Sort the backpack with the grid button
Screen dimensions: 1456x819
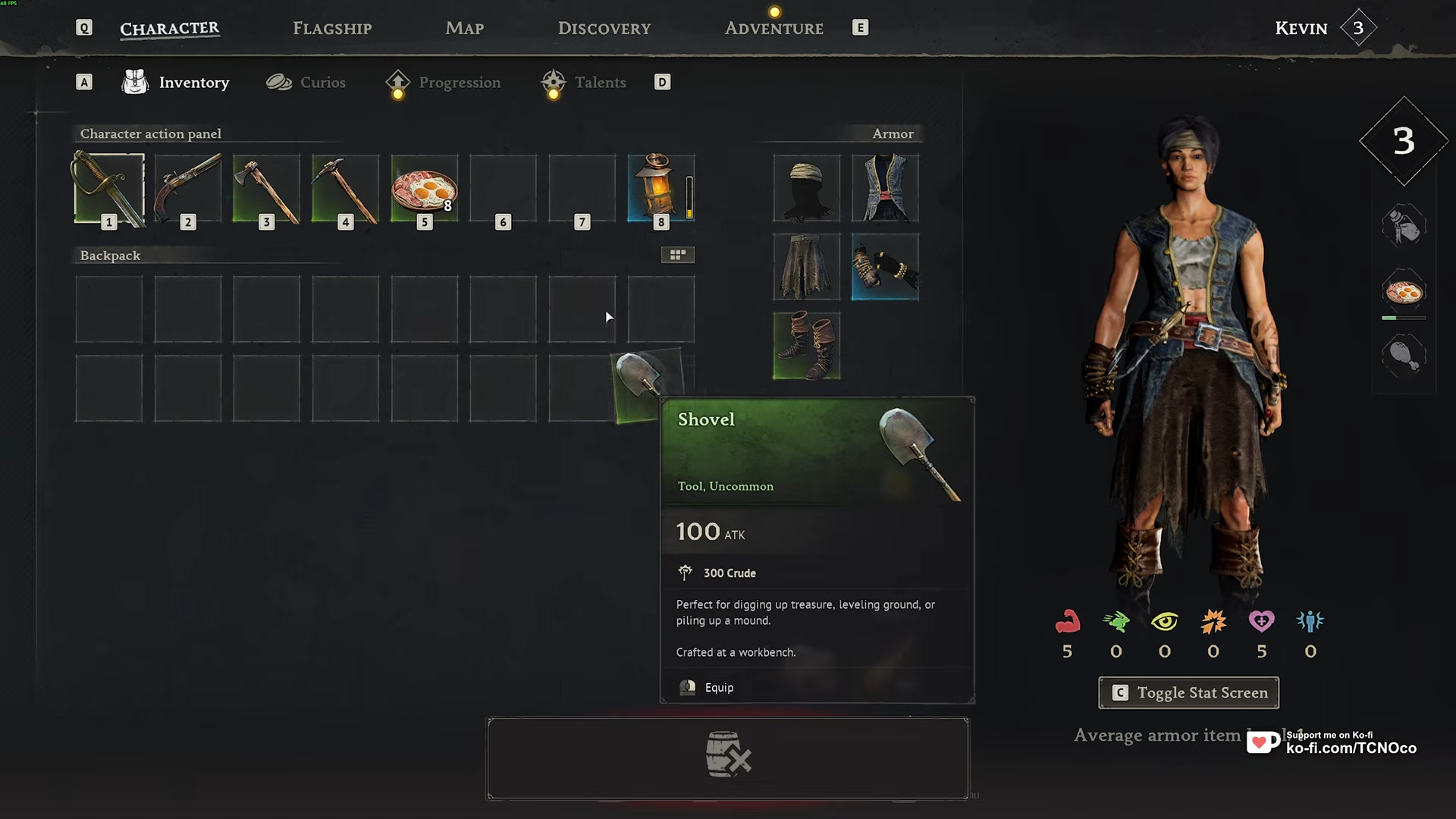pyautogui.click(x=677, y=255)
